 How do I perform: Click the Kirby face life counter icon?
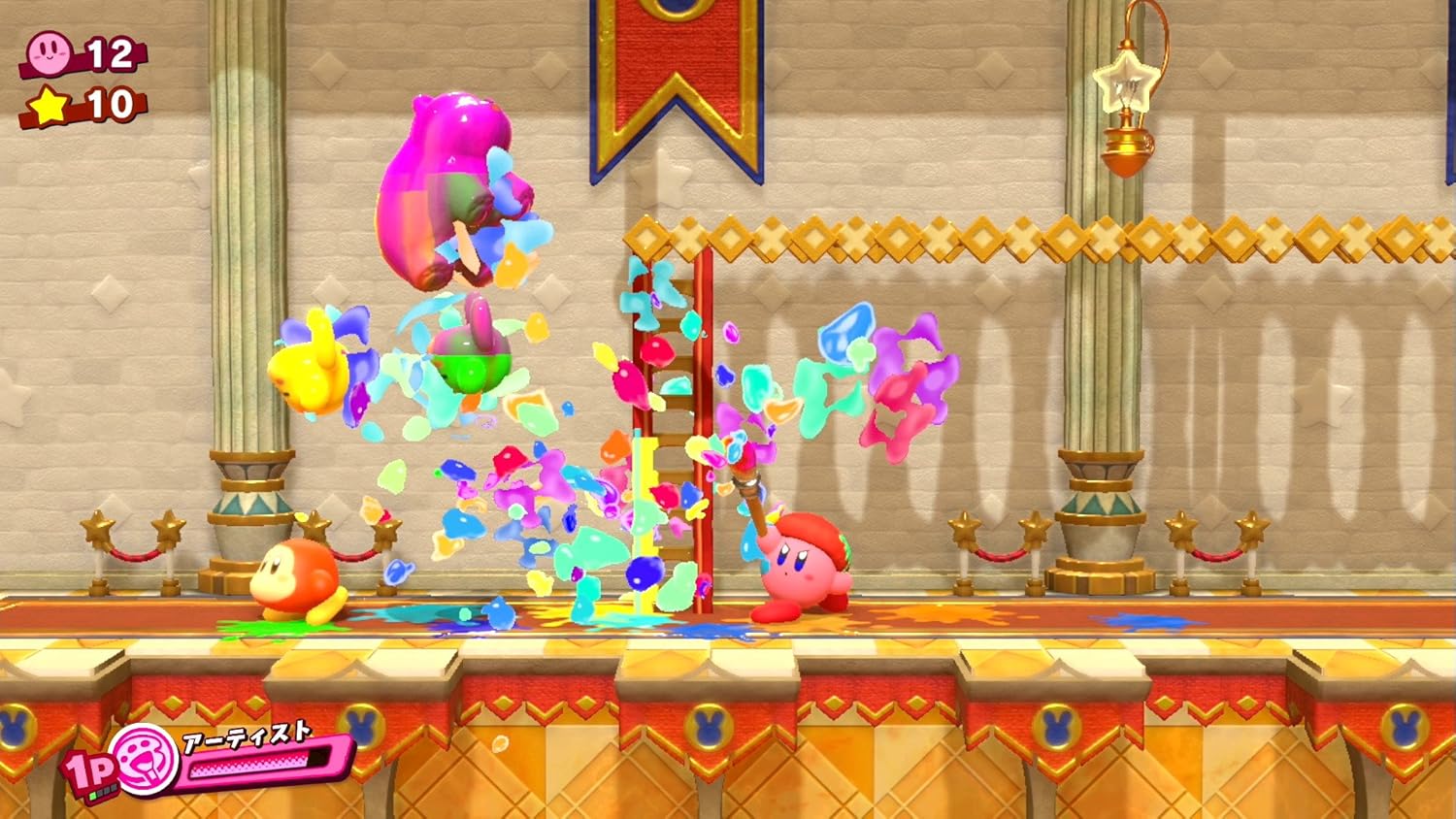(49, 53)
